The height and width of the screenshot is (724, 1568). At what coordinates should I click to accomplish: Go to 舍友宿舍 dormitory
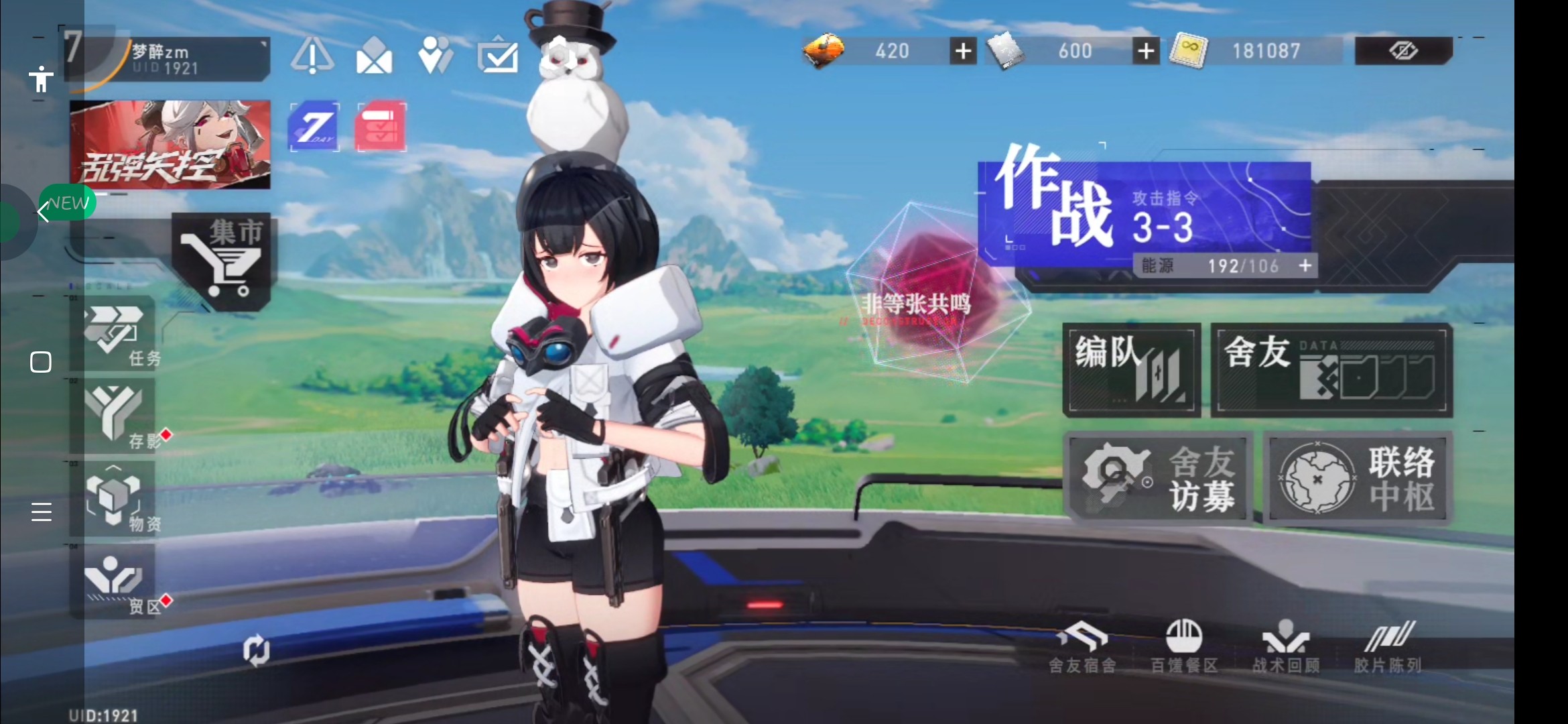[1083, 646]
